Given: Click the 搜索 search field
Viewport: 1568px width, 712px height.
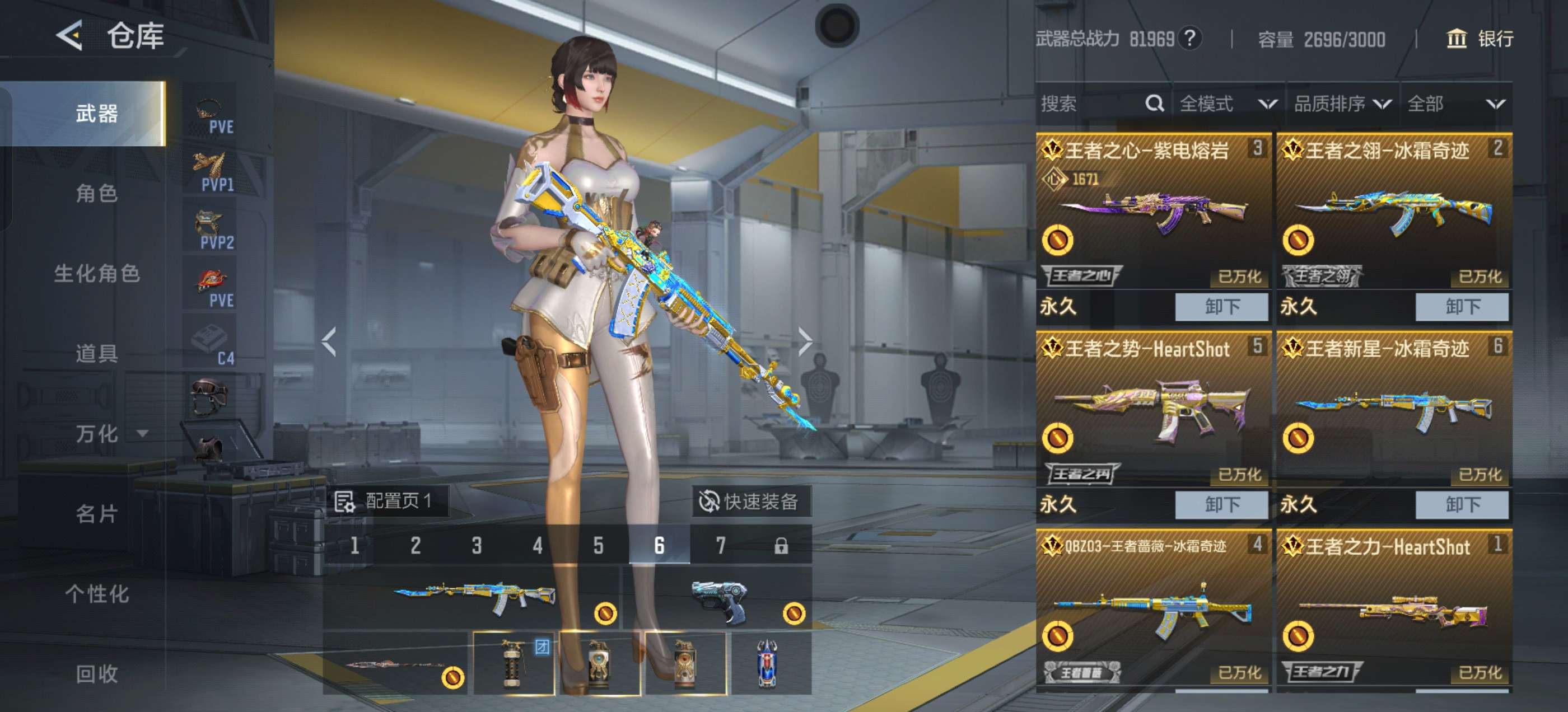Looking at the screenshot, I should [1090, 104].
